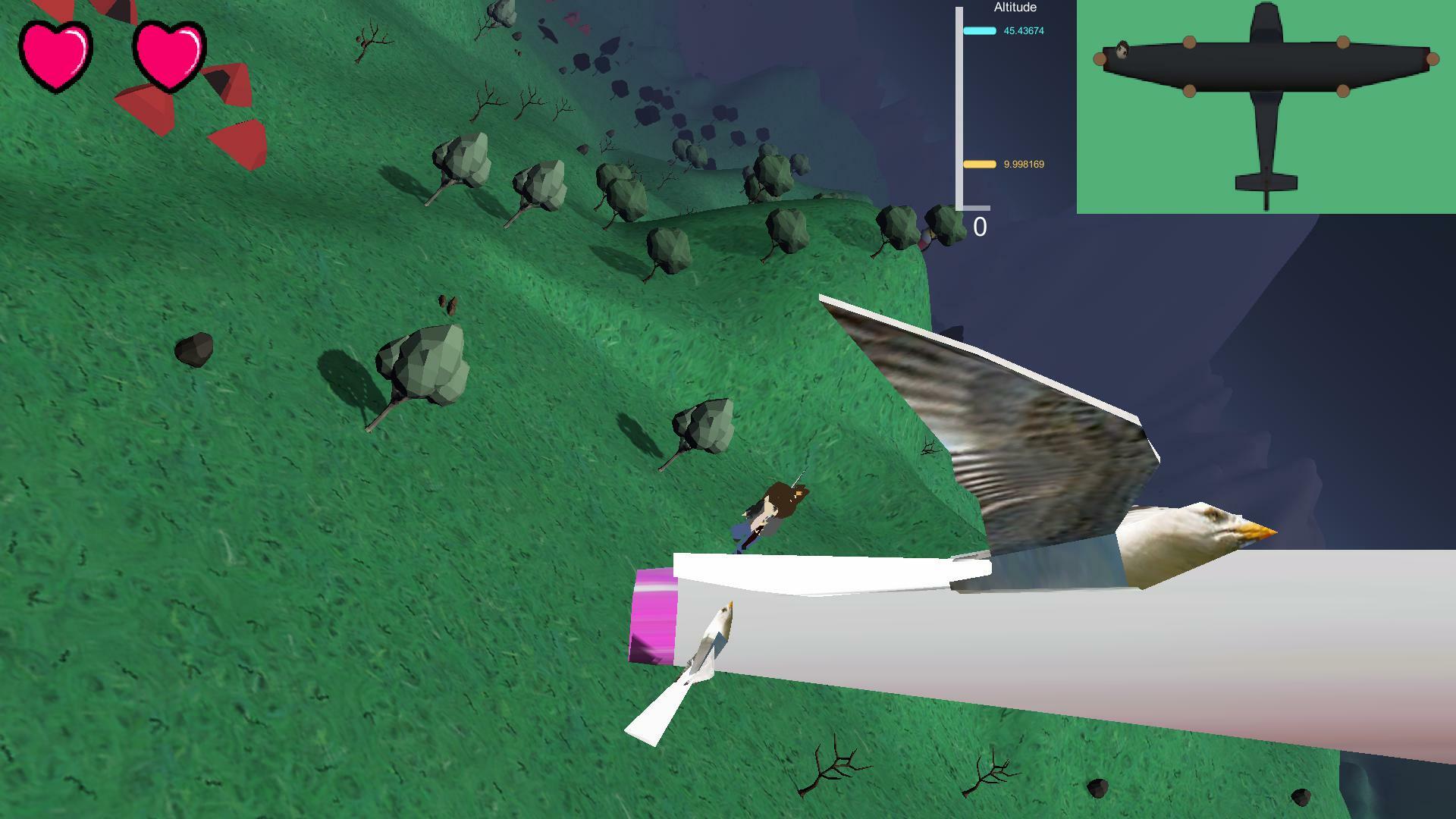Screen dimensions: 1456x819
Task: Select the front-left wing attachment dot on the minimap
Action: coord(1190,41)
